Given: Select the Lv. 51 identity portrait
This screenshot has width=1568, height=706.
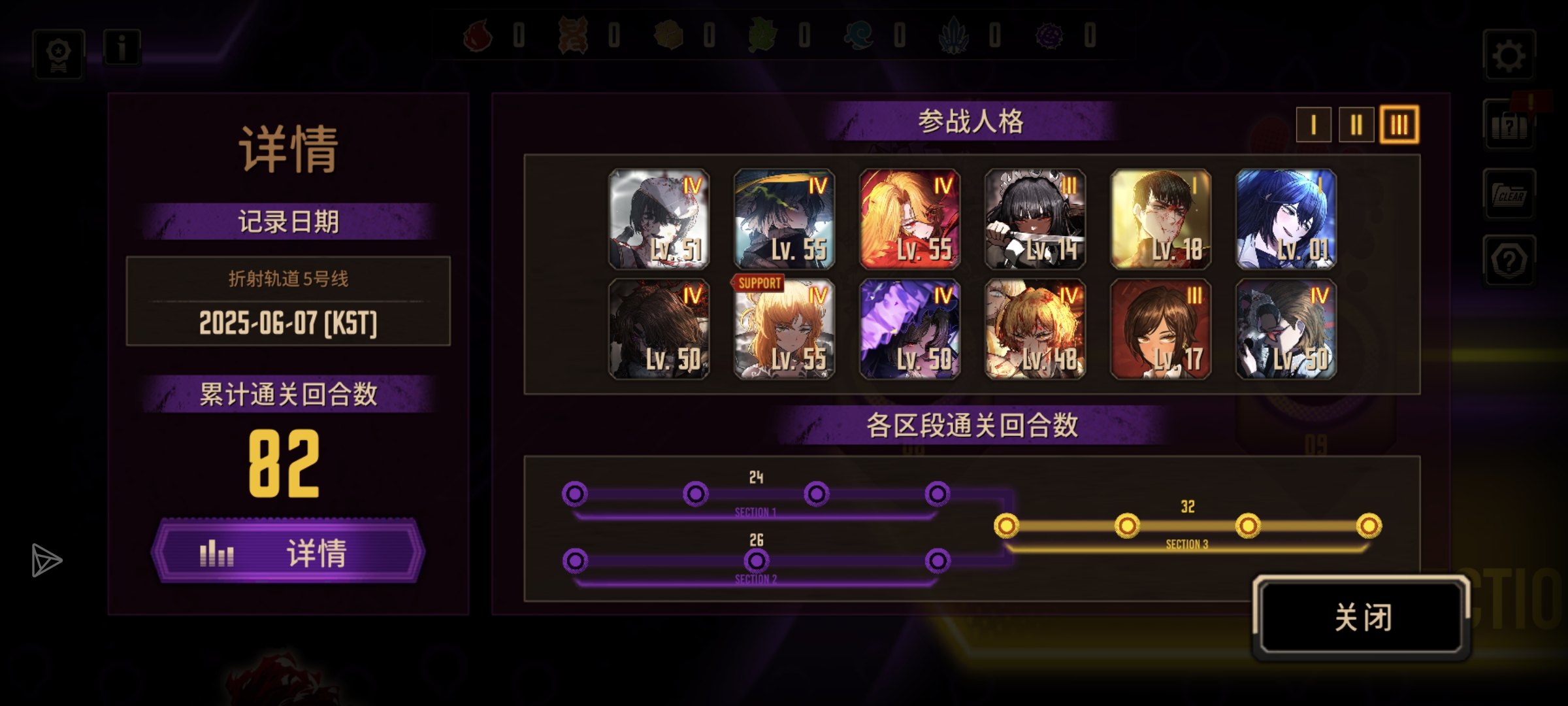Looking at the screenshot, I should pyautogui.click(x=659, y=219).
